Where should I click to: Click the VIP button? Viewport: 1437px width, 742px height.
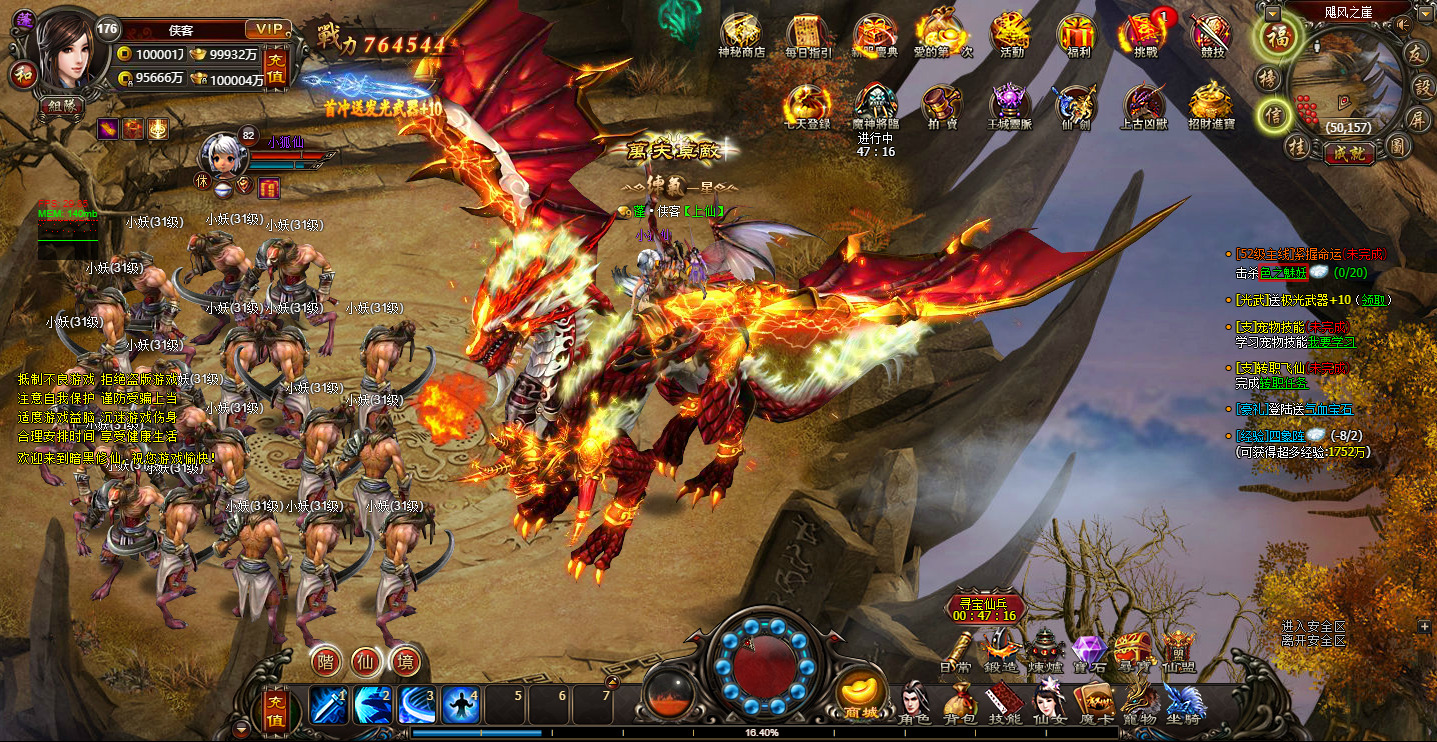pyautogui.click(x=267, y=29)
